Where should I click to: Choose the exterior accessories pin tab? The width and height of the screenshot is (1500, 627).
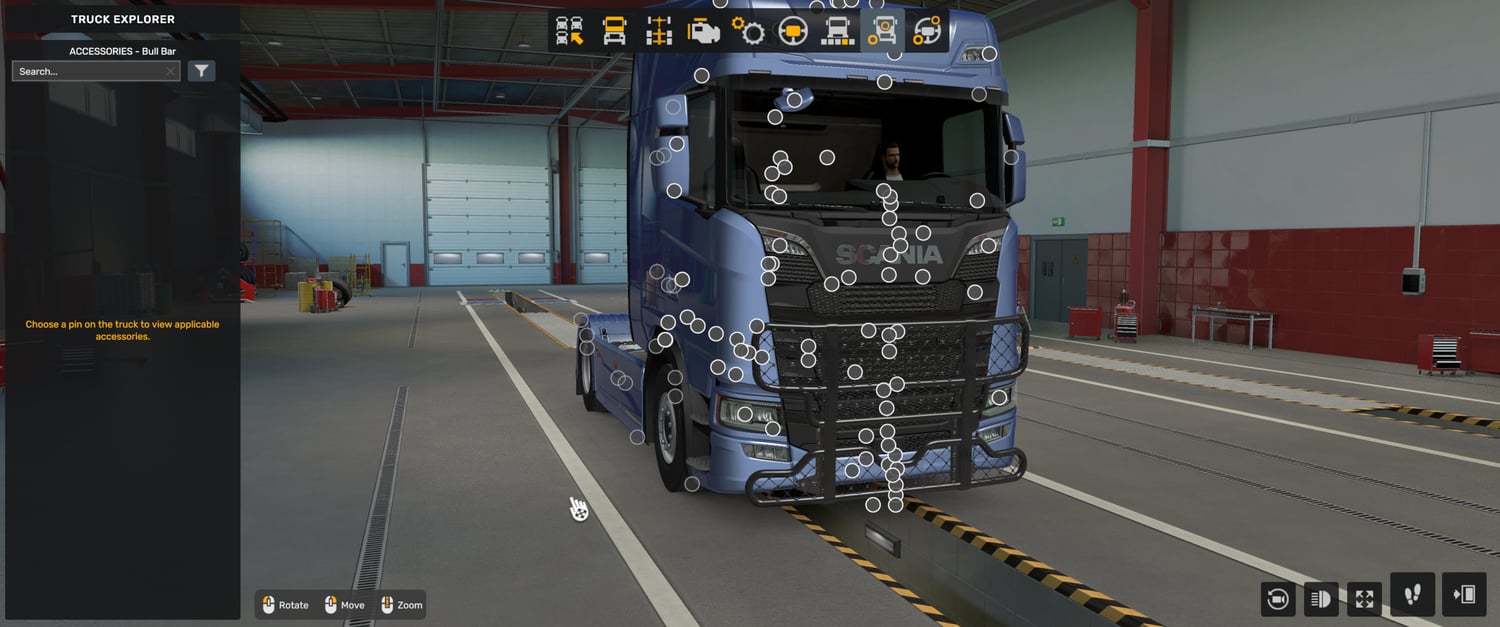click(881, 32)
